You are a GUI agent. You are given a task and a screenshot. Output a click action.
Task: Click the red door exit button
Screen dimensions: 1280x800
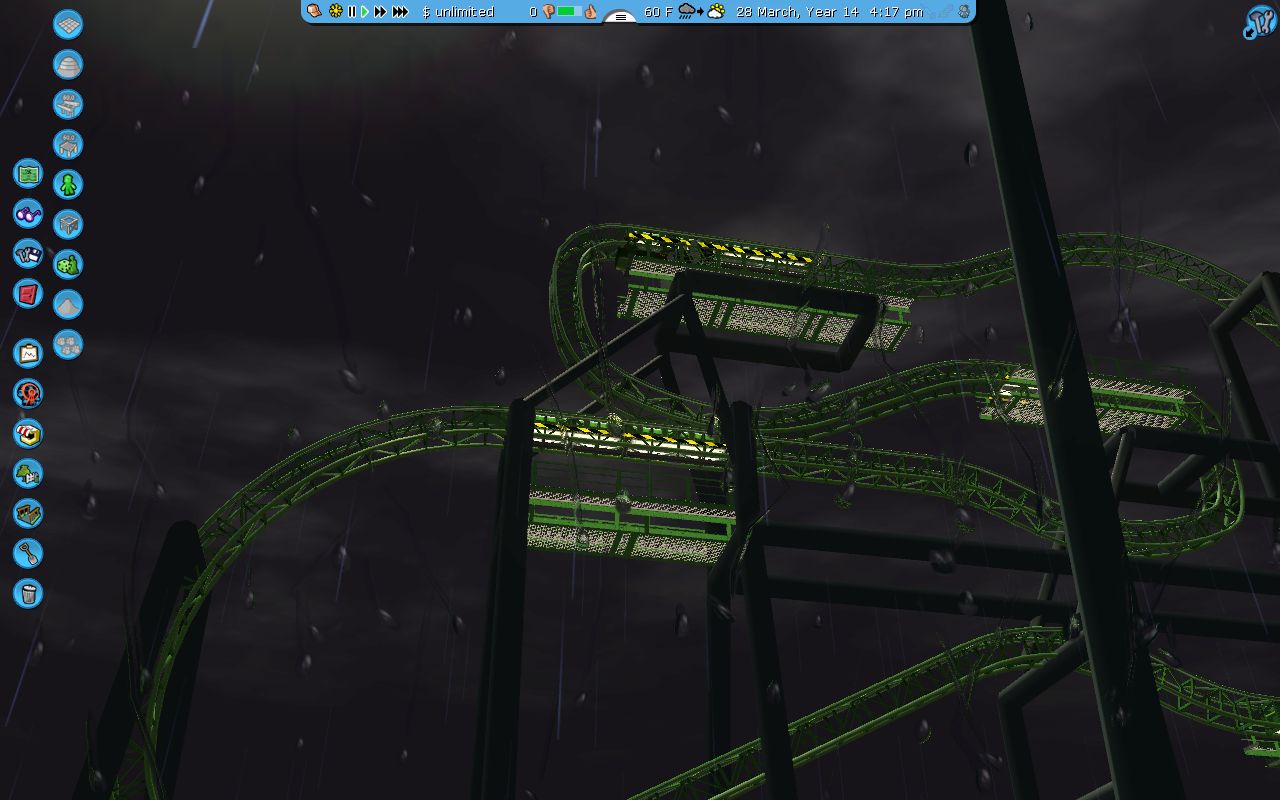tap(28, 293)
